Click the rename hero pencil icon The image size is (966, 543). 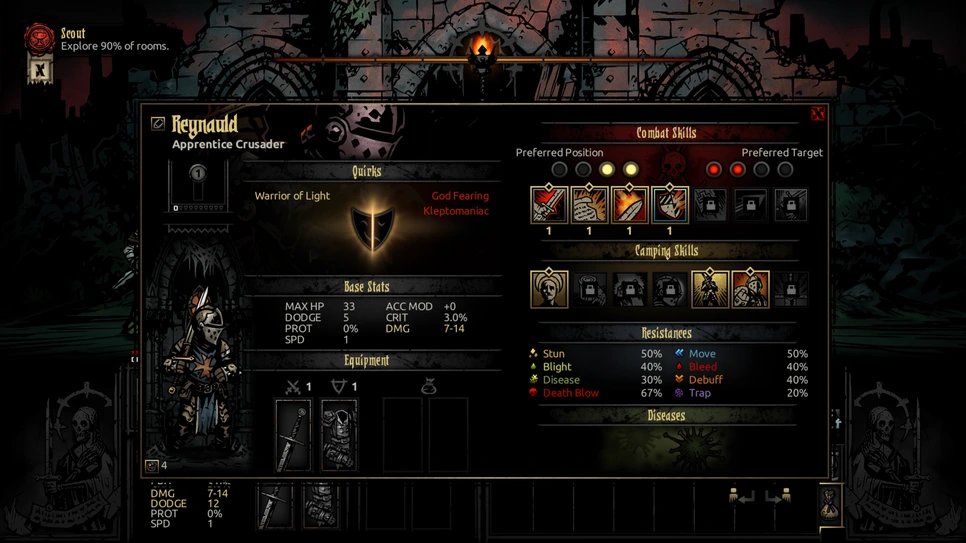pyautogui.click(x=158, y=123)
